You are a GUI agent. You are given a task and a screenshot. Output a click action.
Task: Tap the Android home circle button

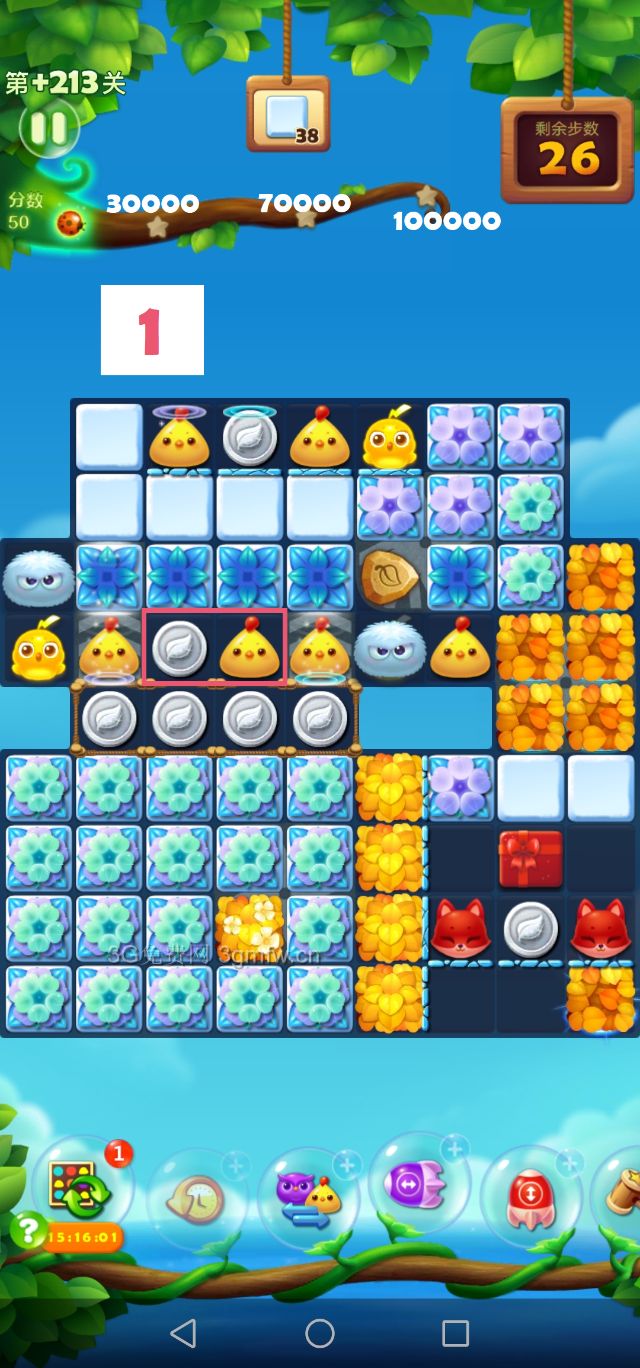click(320, 1332)
